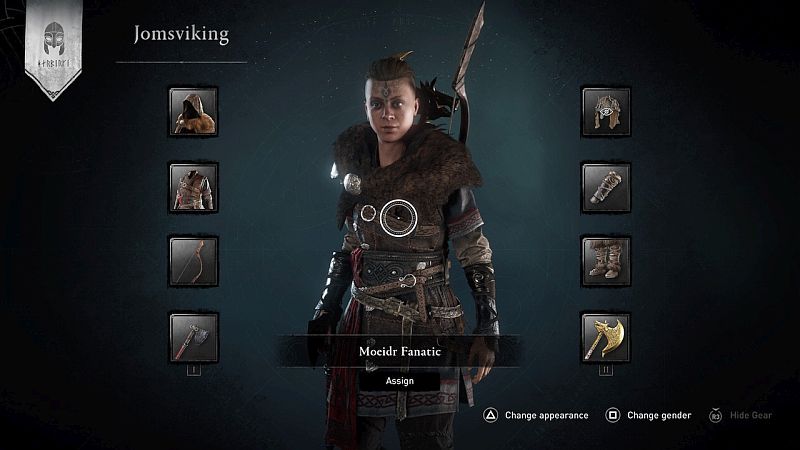Select the bracers armor slot

tap(606, 187)
